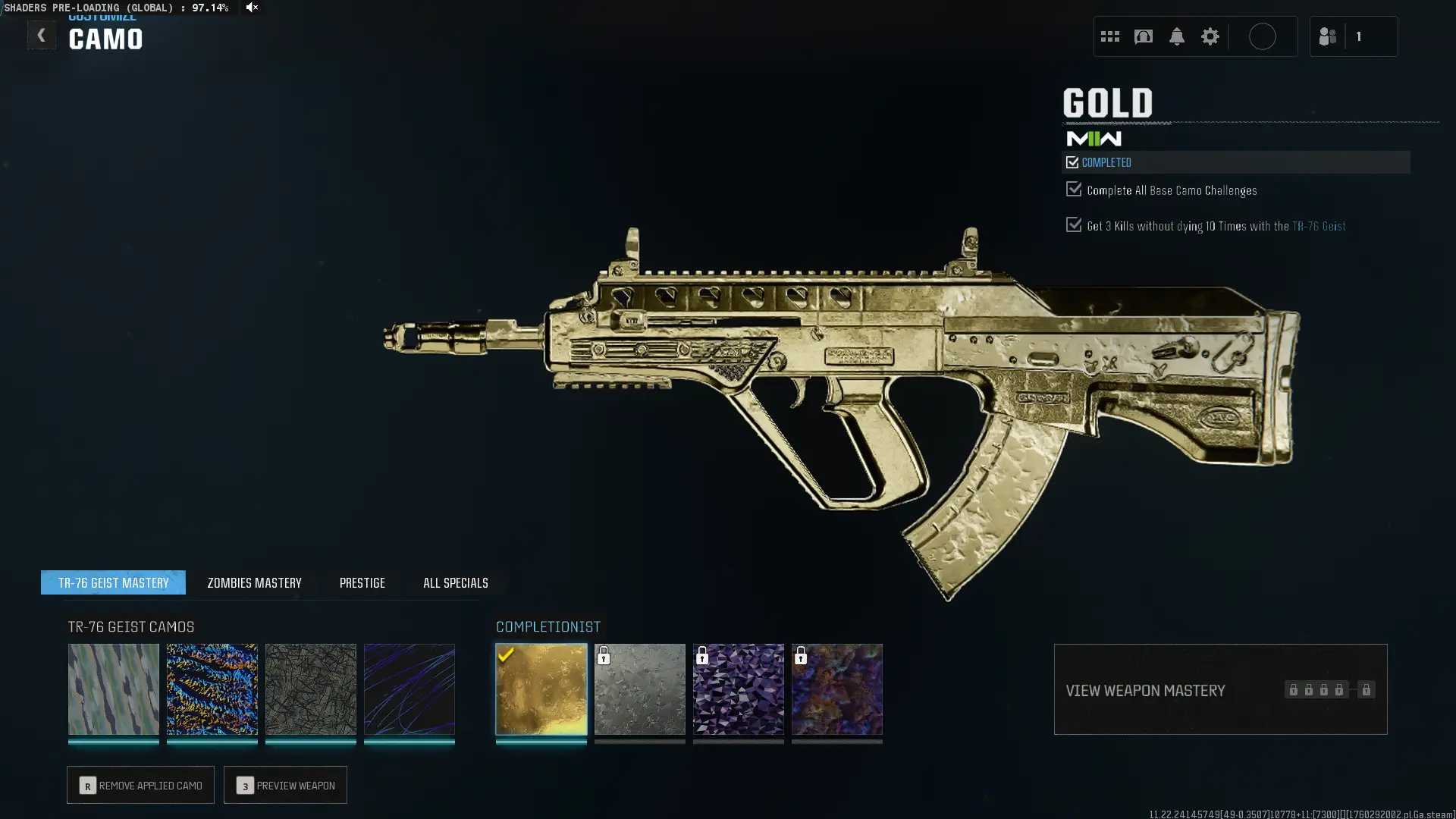Select the green woodland stripe camo
1456x819 pixels.
pyautogui.click(x=114, y=689)
